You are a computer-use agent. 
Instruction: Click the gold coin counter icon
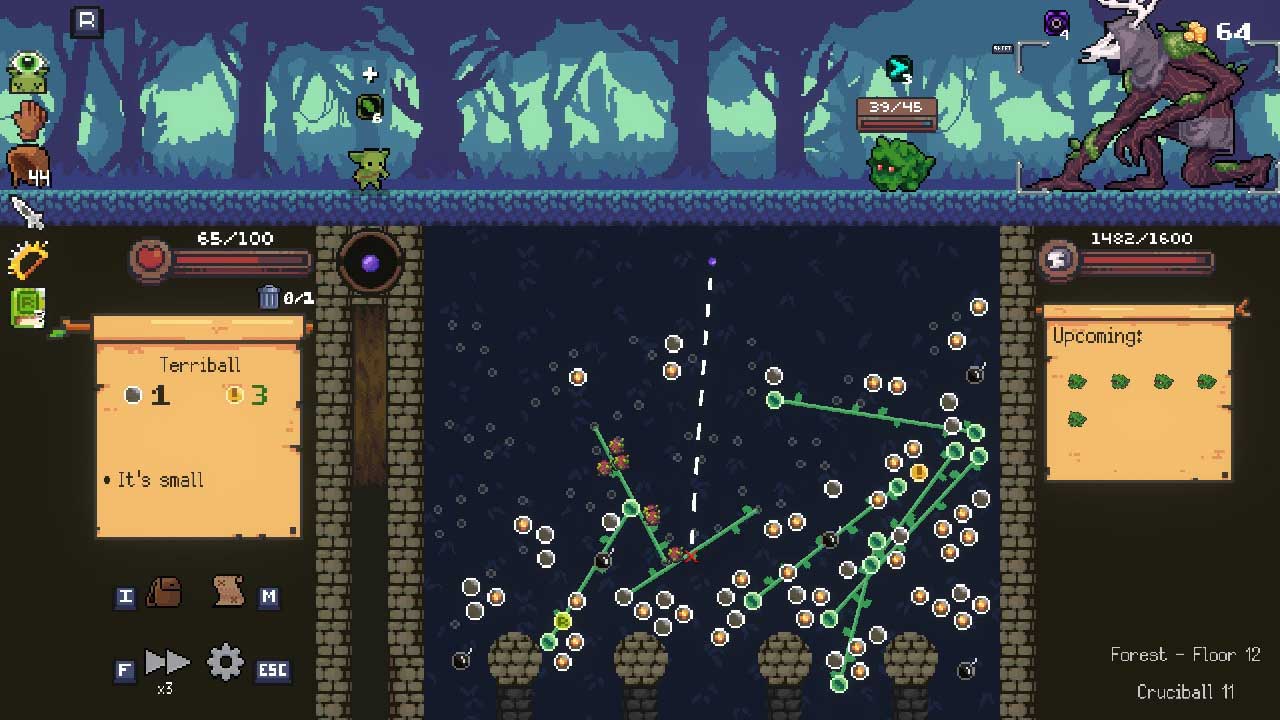point(1195,32)
